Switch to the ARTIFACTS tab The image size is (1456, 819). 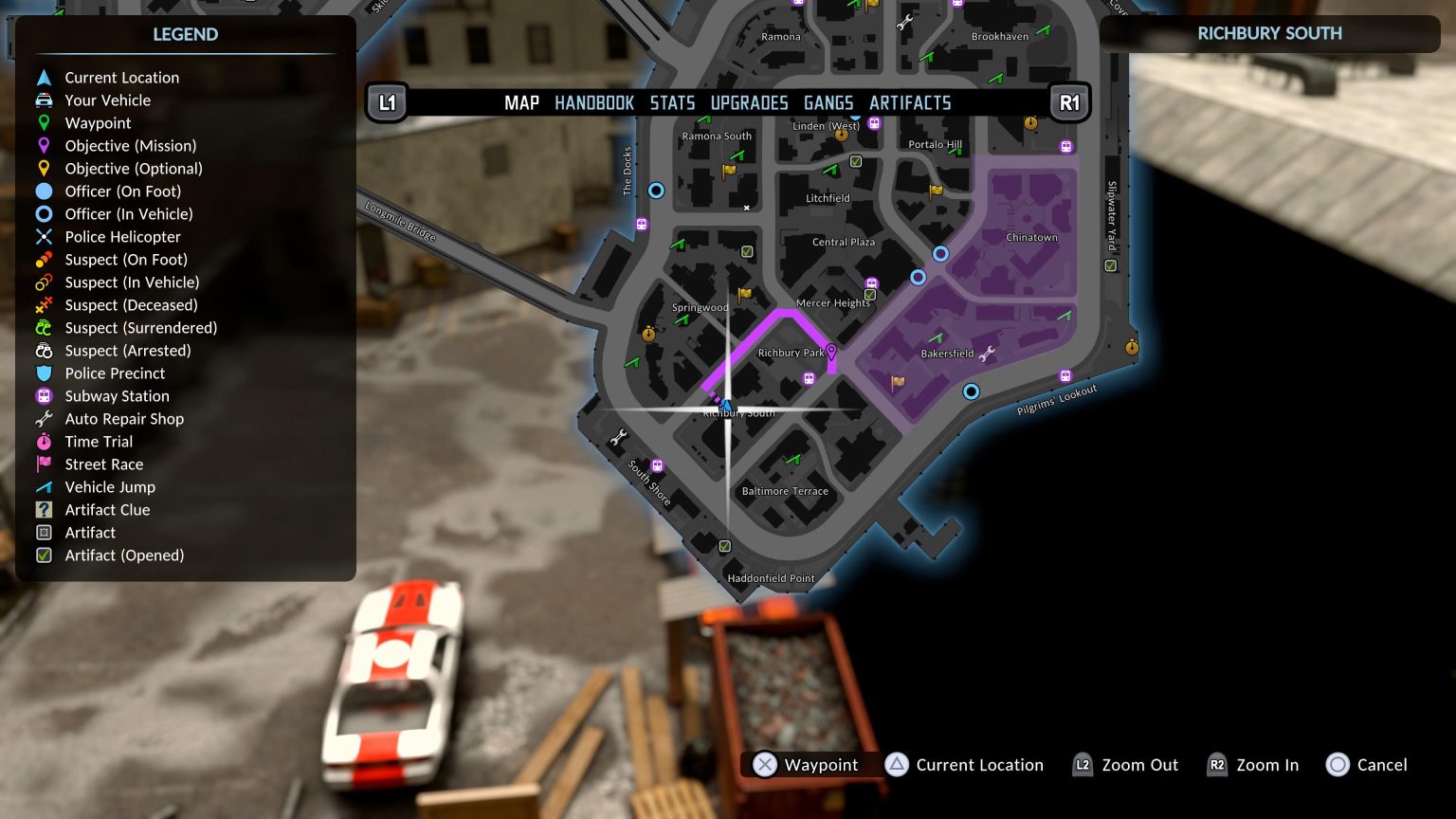(x=910, y=102)
